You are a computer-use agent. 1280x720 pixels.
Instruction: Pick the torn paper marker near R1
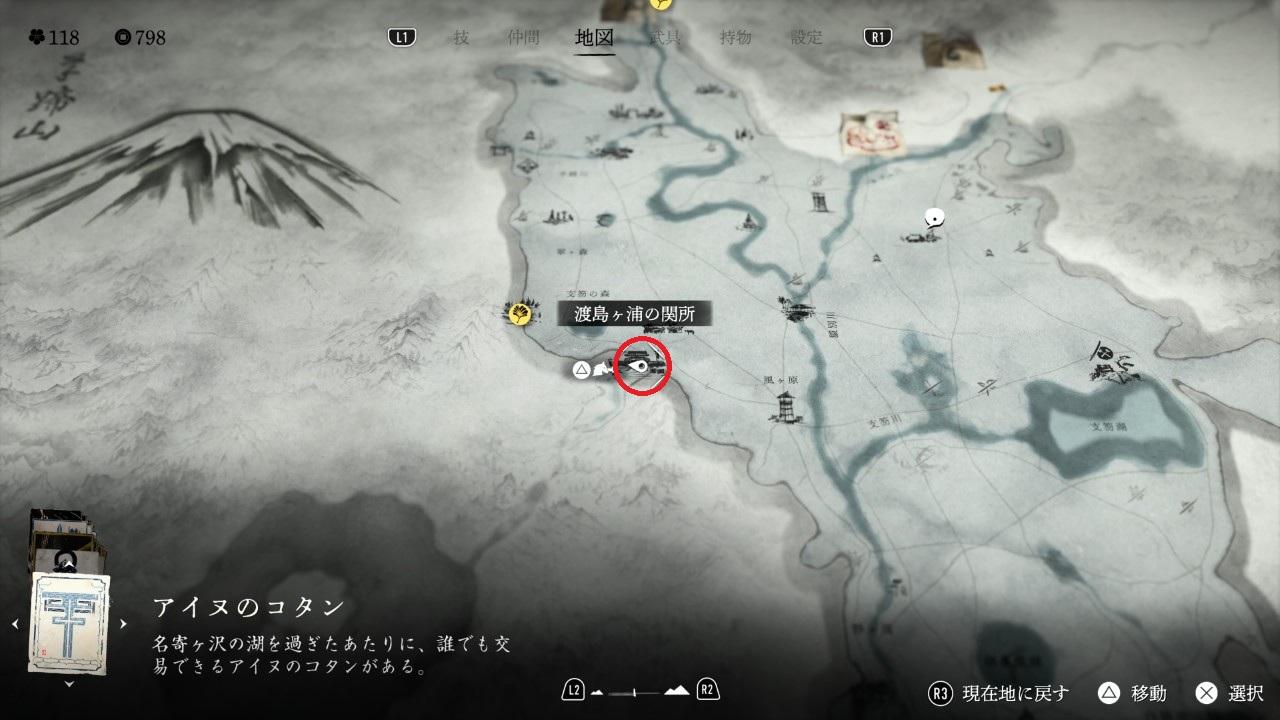tap(947, 48)
